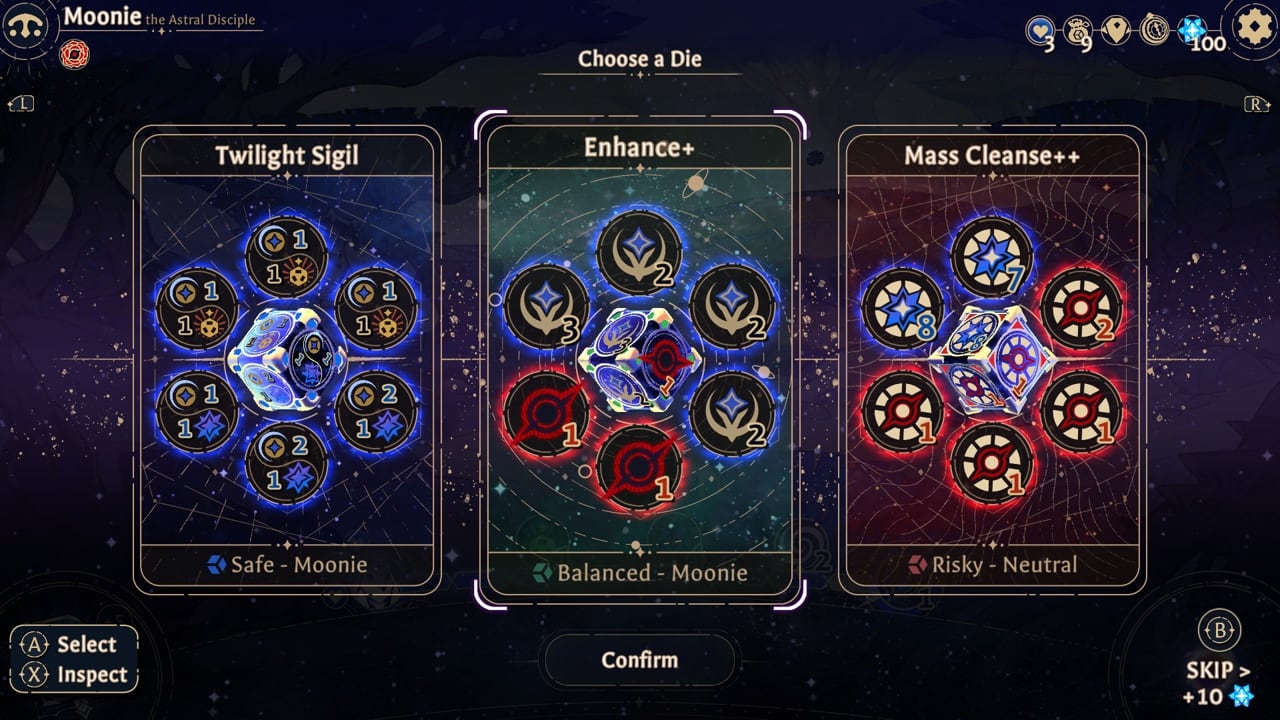The image size is (1280, 720).
Task: Click the R page arrow
Action: pos(1258,102)
